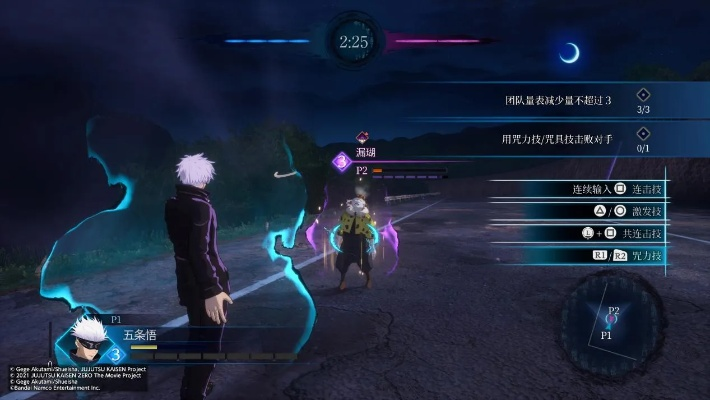
Task: Select the 五条悟 character portrait
Action: [86, 338]
